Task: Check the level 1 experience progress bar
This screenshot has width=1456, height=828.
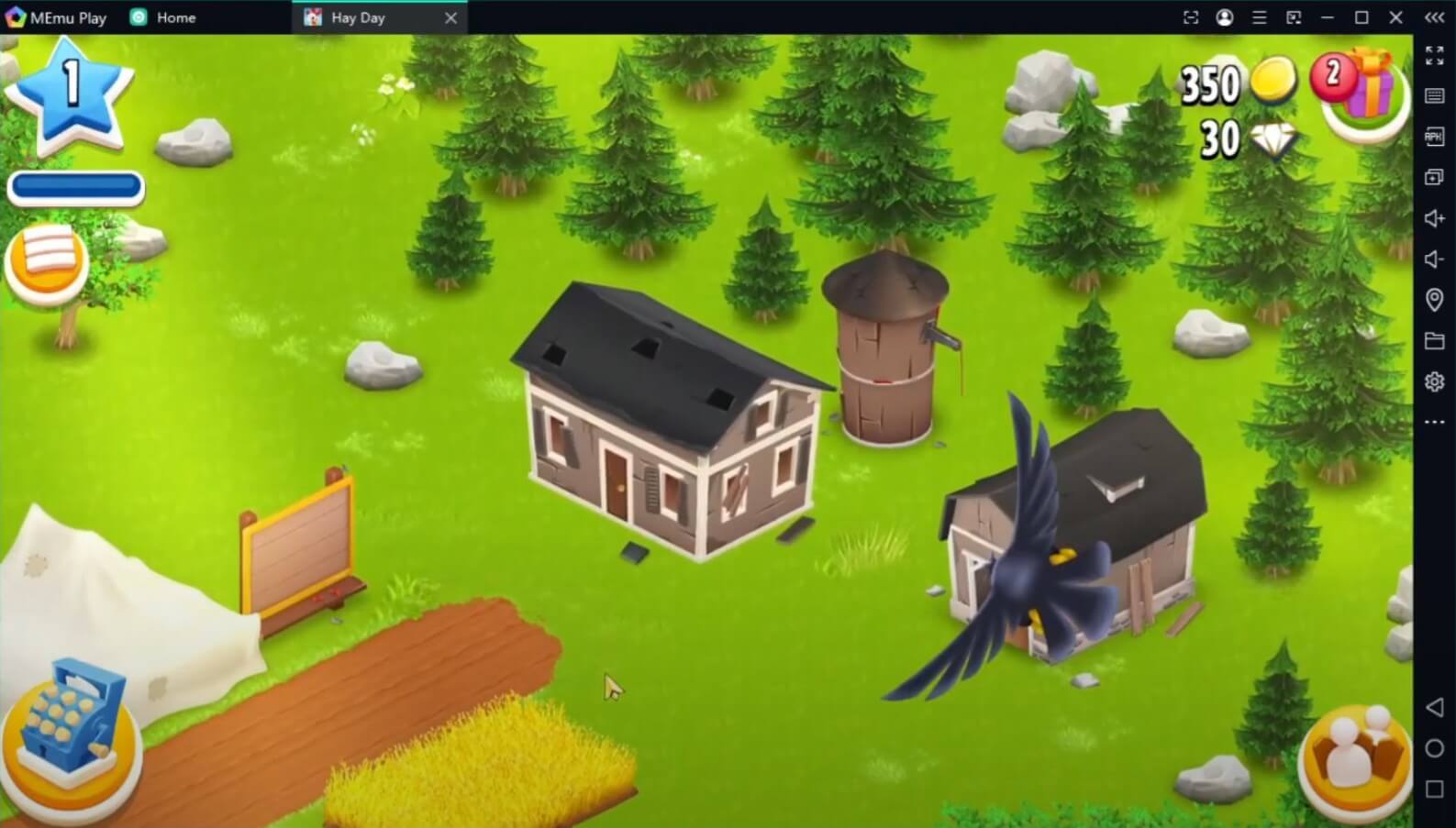Action: (x=75, y=186)
